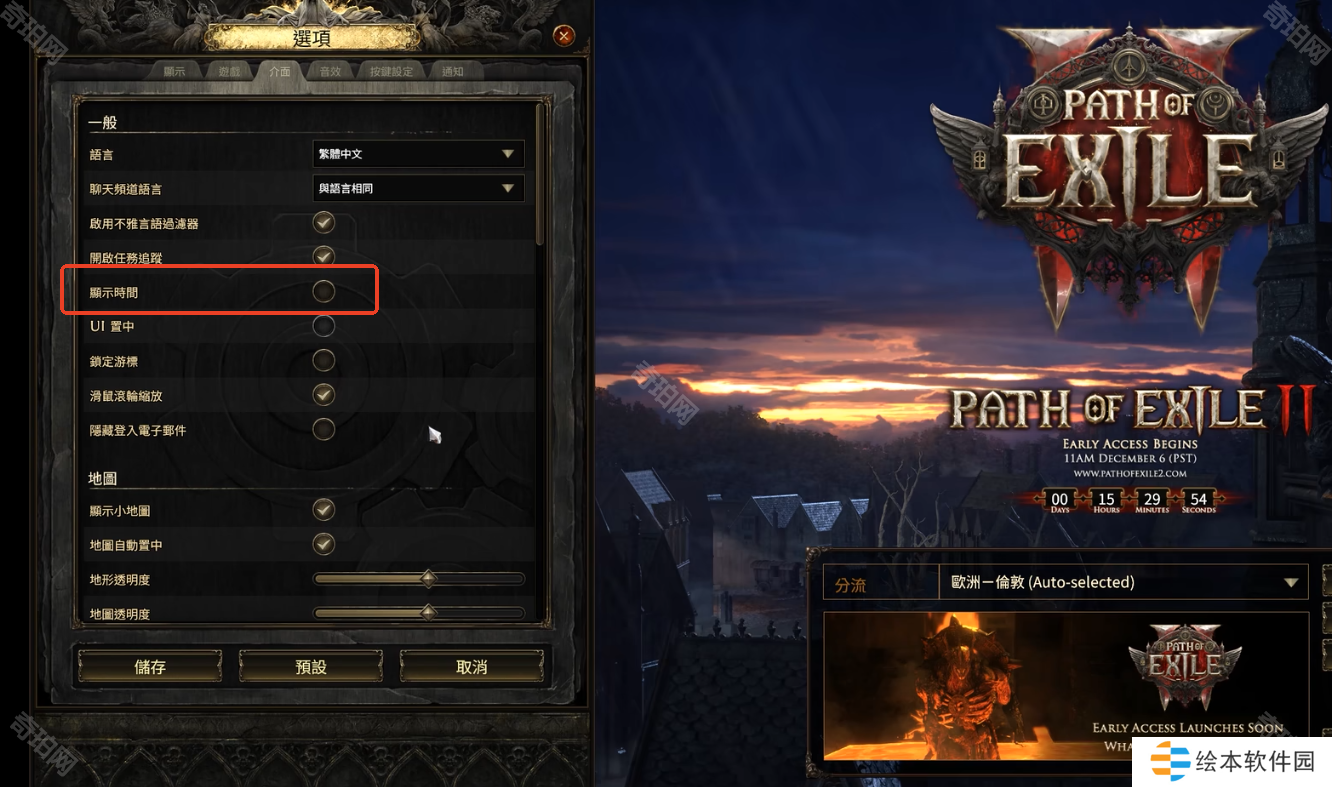This screenshot has width=1332, height=787.
Task: Toggle the 啟用不雅言語過濾器 profanity filter checkbox
Action: pos(323,222)
